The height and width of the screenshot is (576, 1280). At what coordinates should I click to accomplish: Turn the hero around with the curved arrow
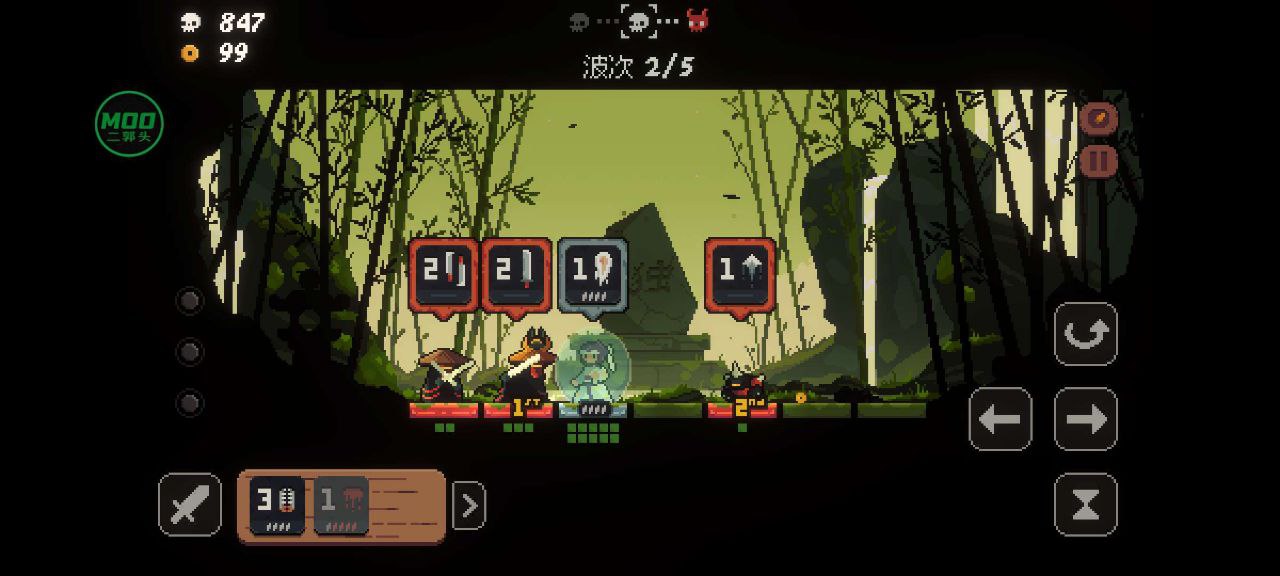(x=1086, y=334)
